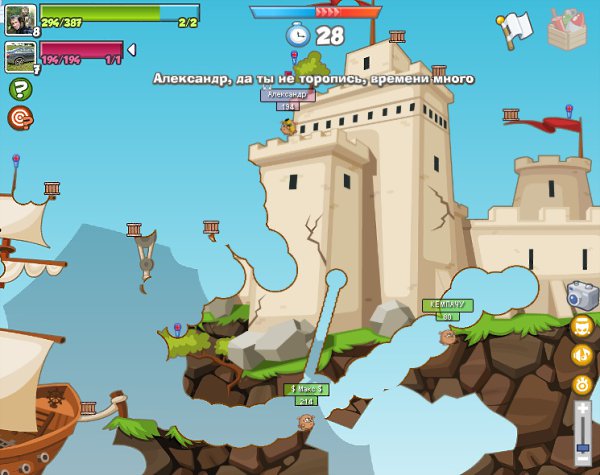Viewport: 600px width, 475px height.
Task: Toggle the yellow fullscreen button
Action: [x=582, y=327]
